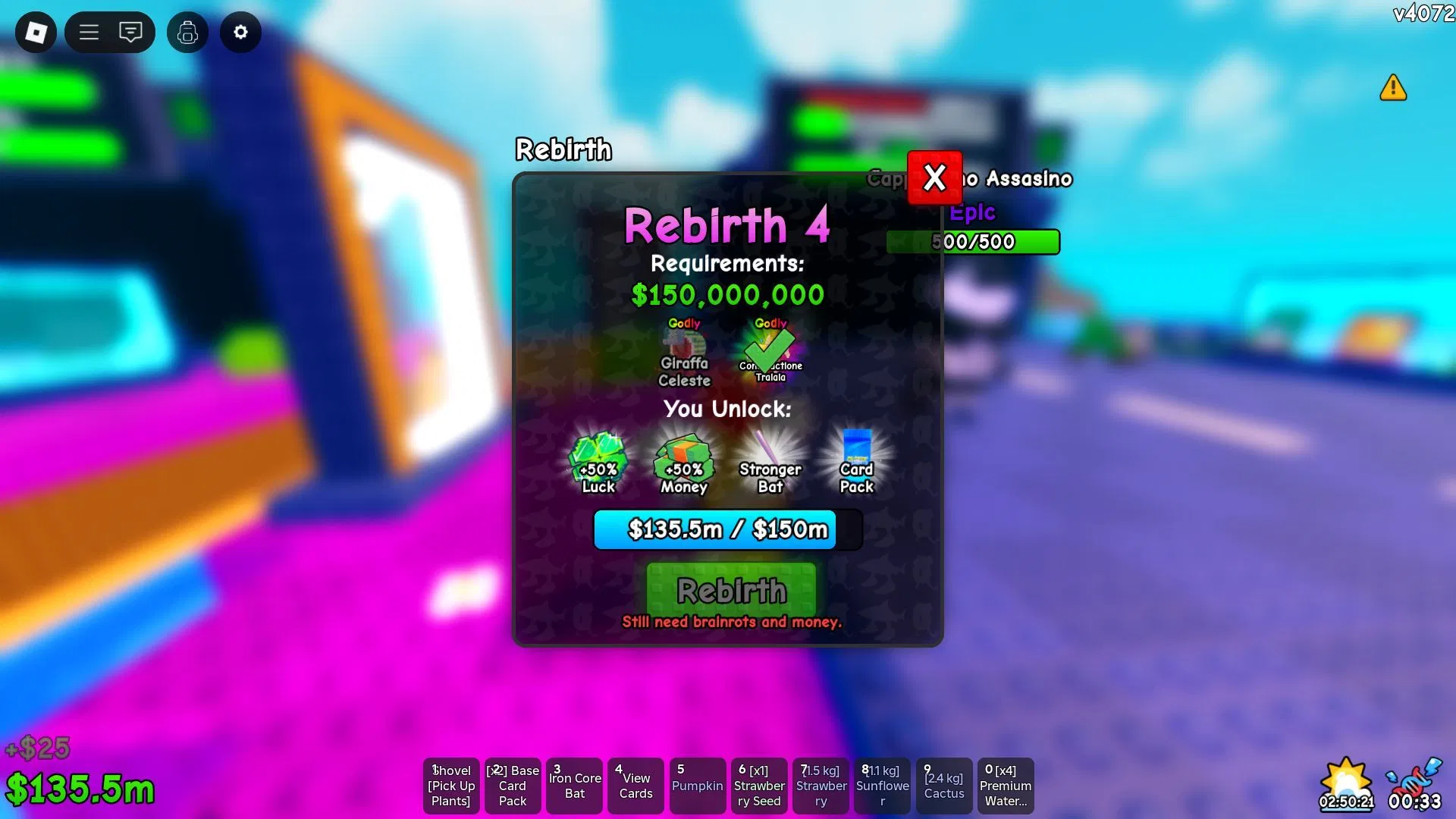
Task: Click the warning triangle icon top right
Action: pyautogui.click(x=1393, y=89)
